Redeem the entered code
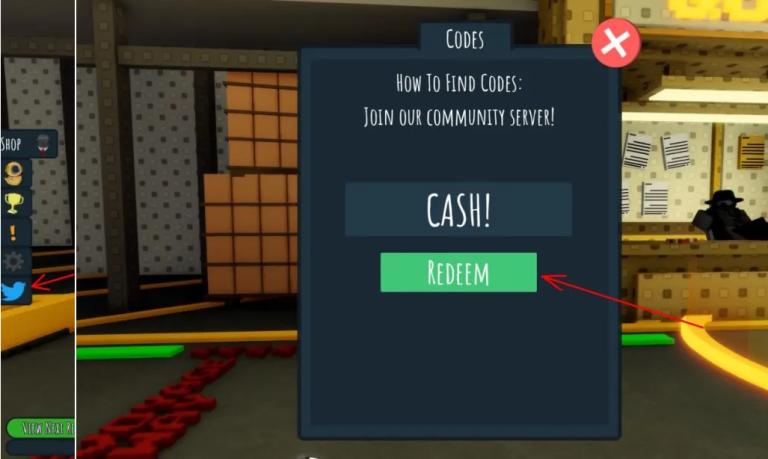The width and height of the screenshot is (768, 459). click(x=458, y=272)
